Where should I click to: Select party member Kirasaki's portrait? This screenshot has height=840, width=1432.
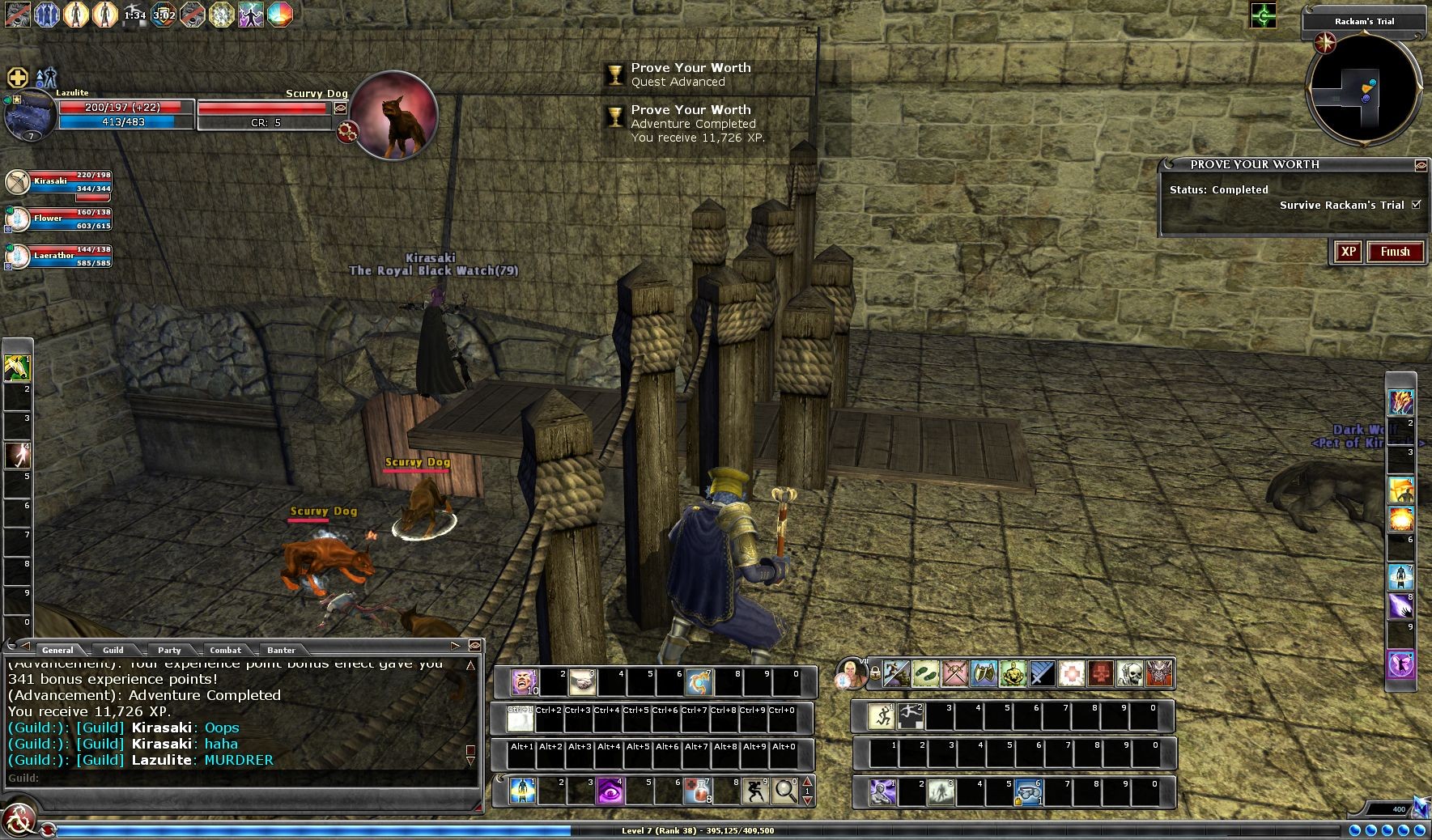(x=18, y=183)
